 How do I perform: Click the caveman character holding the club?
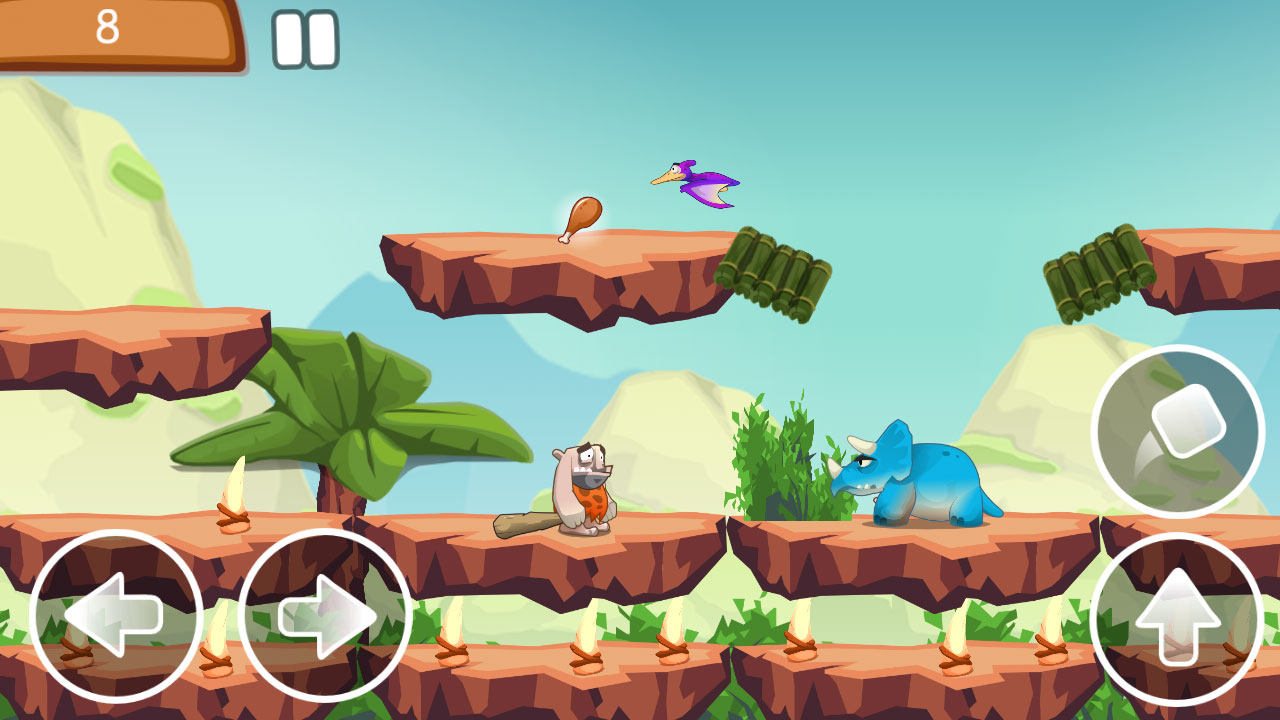(580, 485)
